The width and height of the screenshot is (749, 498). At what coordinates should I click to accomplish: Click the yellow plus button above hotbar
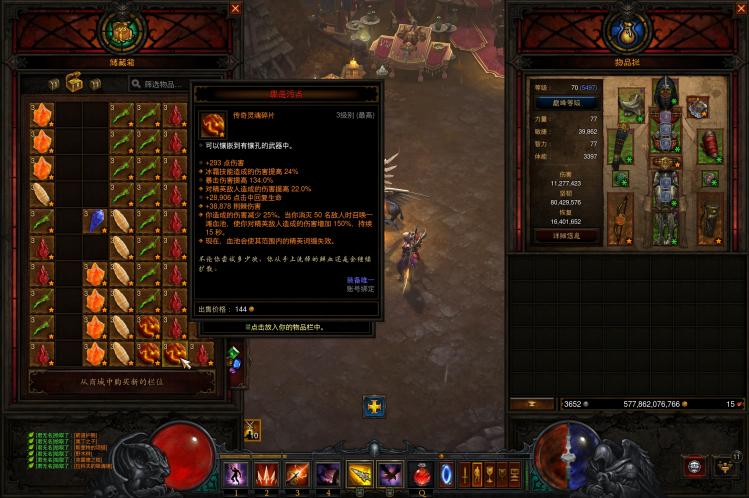click(x=374, y=406)
